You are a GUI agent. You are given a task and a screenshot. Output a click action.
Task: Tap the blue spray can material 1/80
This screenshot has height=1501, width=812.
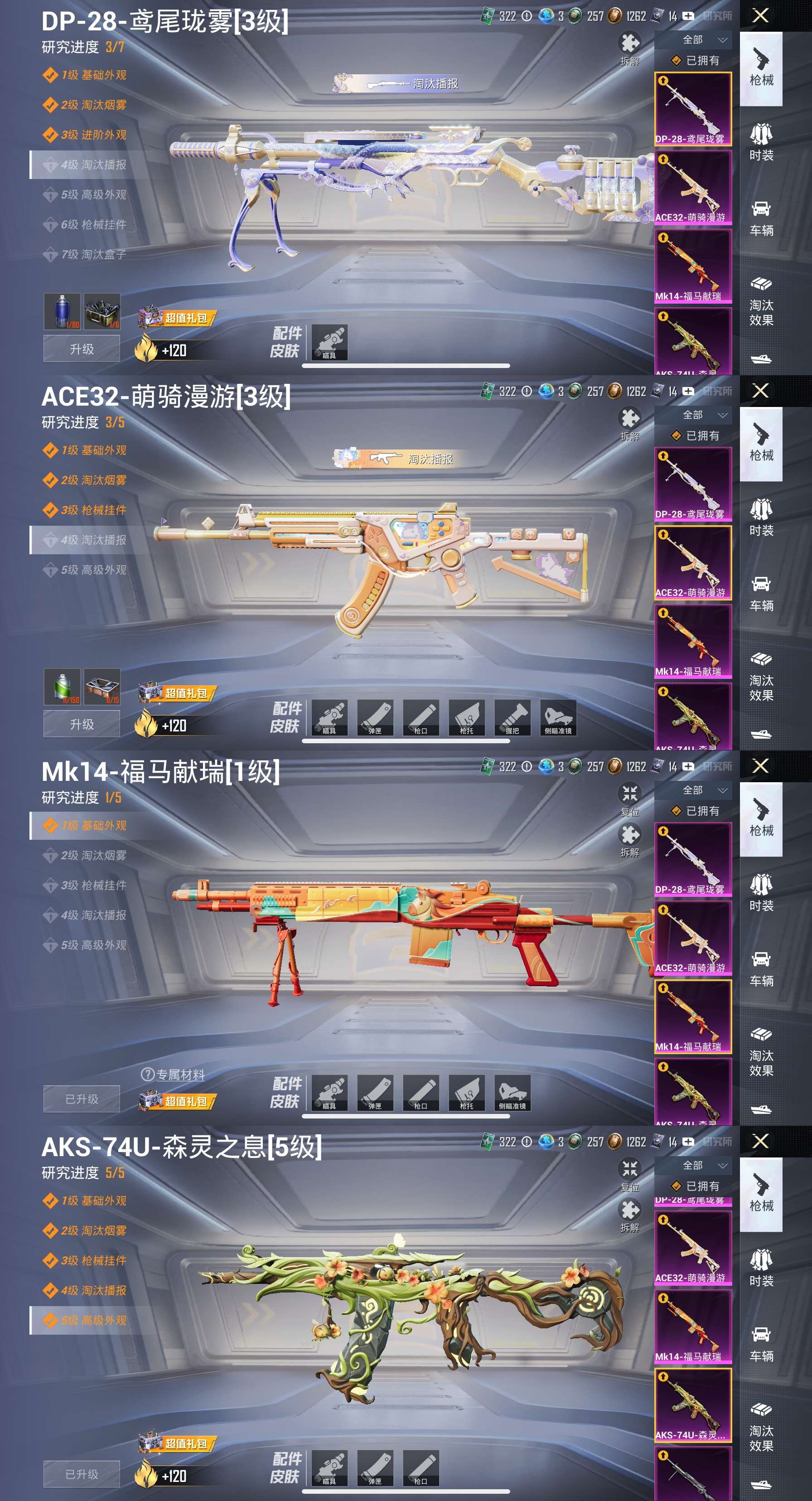[x=62, y=312]
